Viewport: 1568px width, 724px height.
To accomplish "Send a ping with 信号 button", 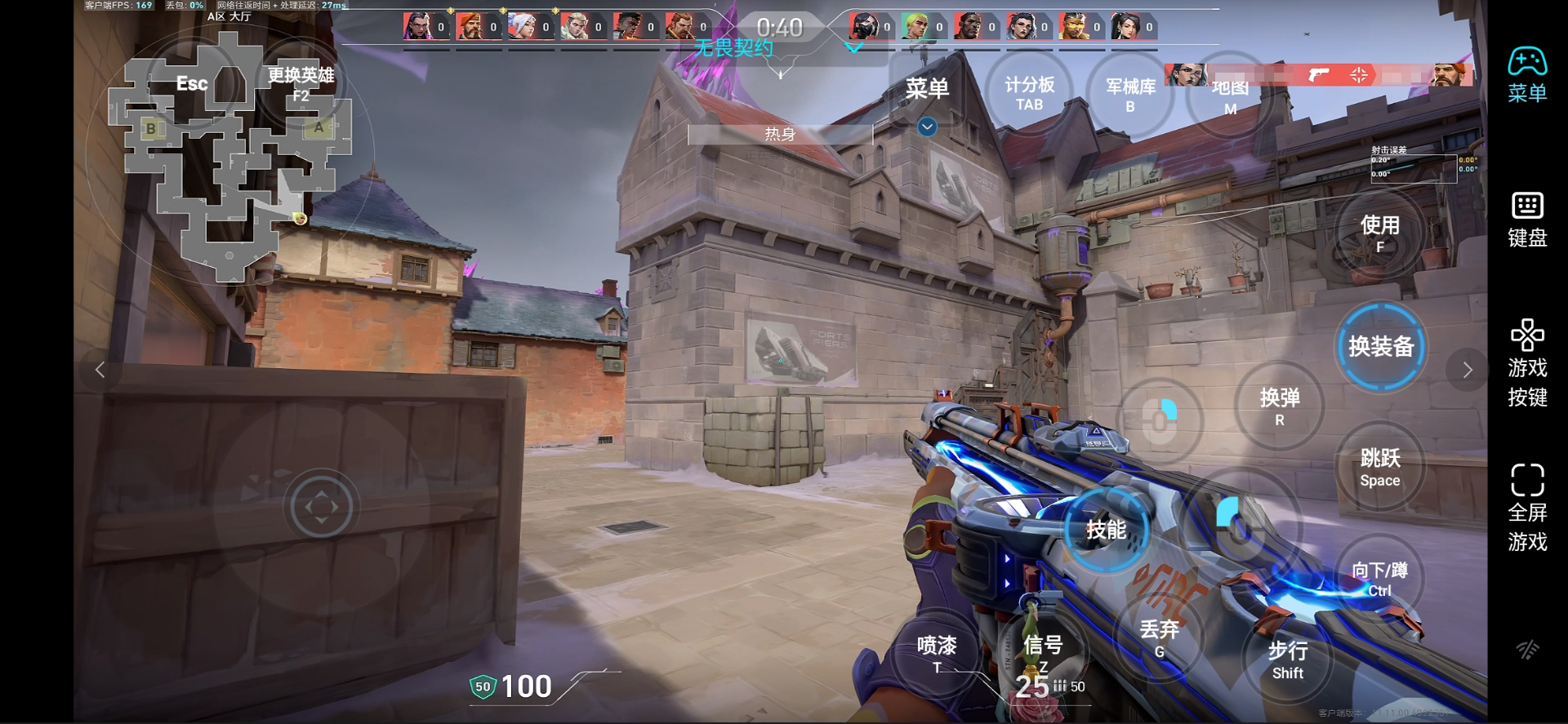I will tap(1043, 653).
